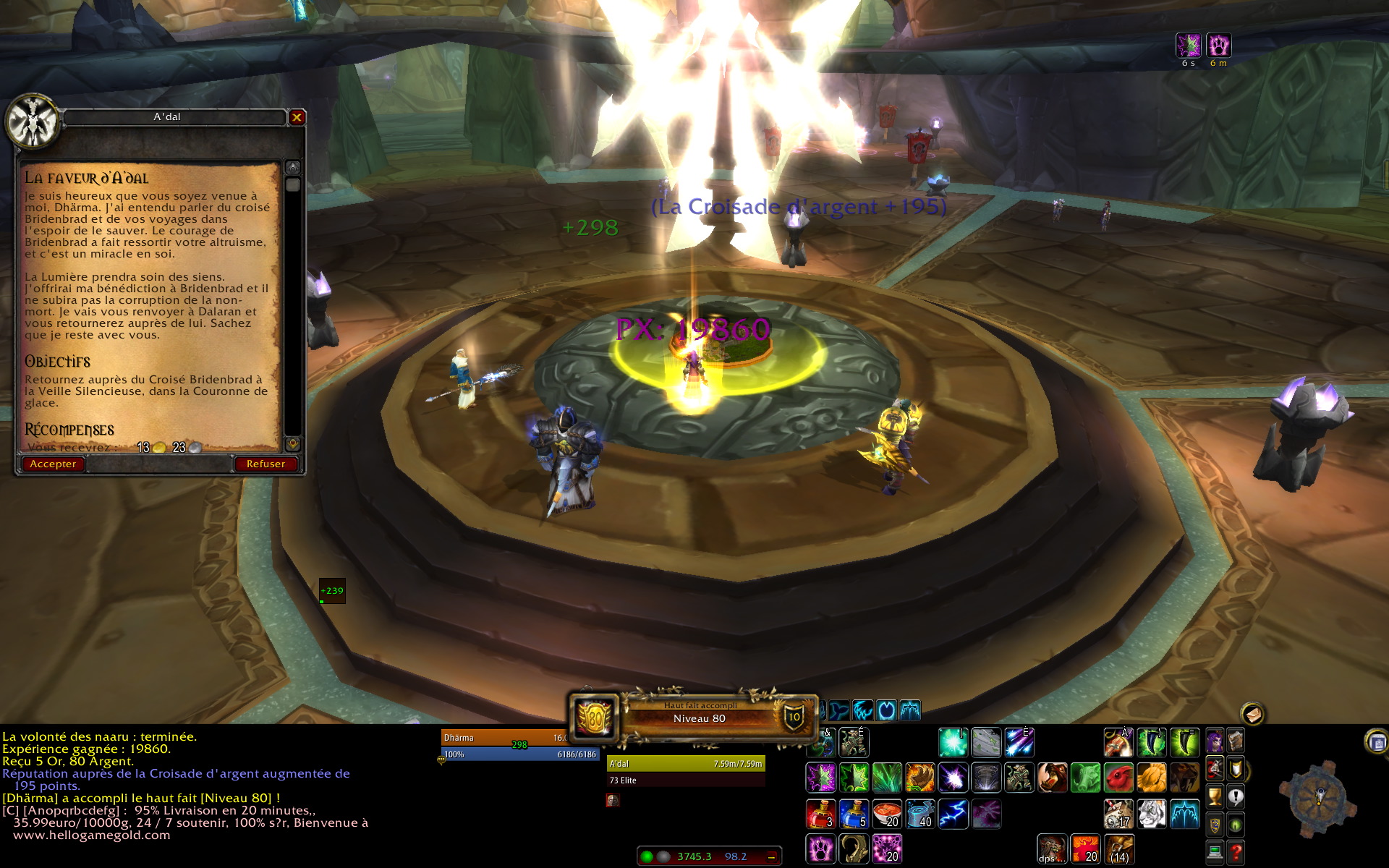Eat the soup bowl food item
1389x868 pixels.
pos(887,814)
